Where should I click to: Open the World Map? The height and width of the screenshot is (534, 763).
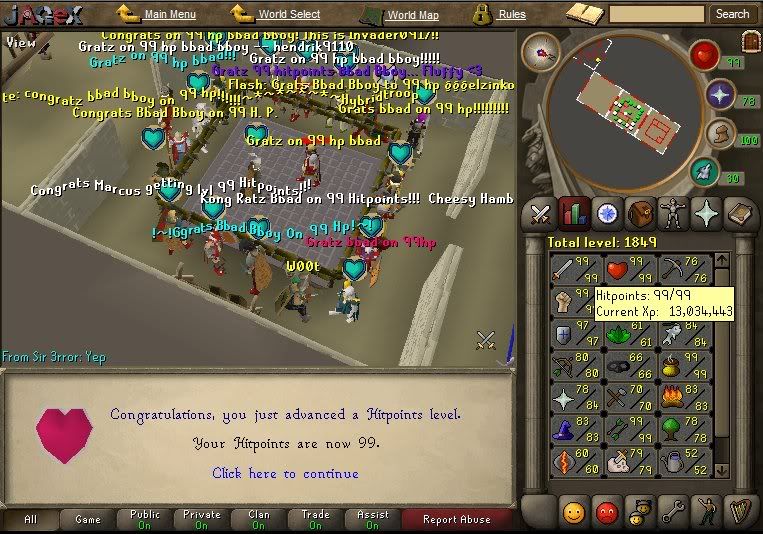(x=412, y=15)
